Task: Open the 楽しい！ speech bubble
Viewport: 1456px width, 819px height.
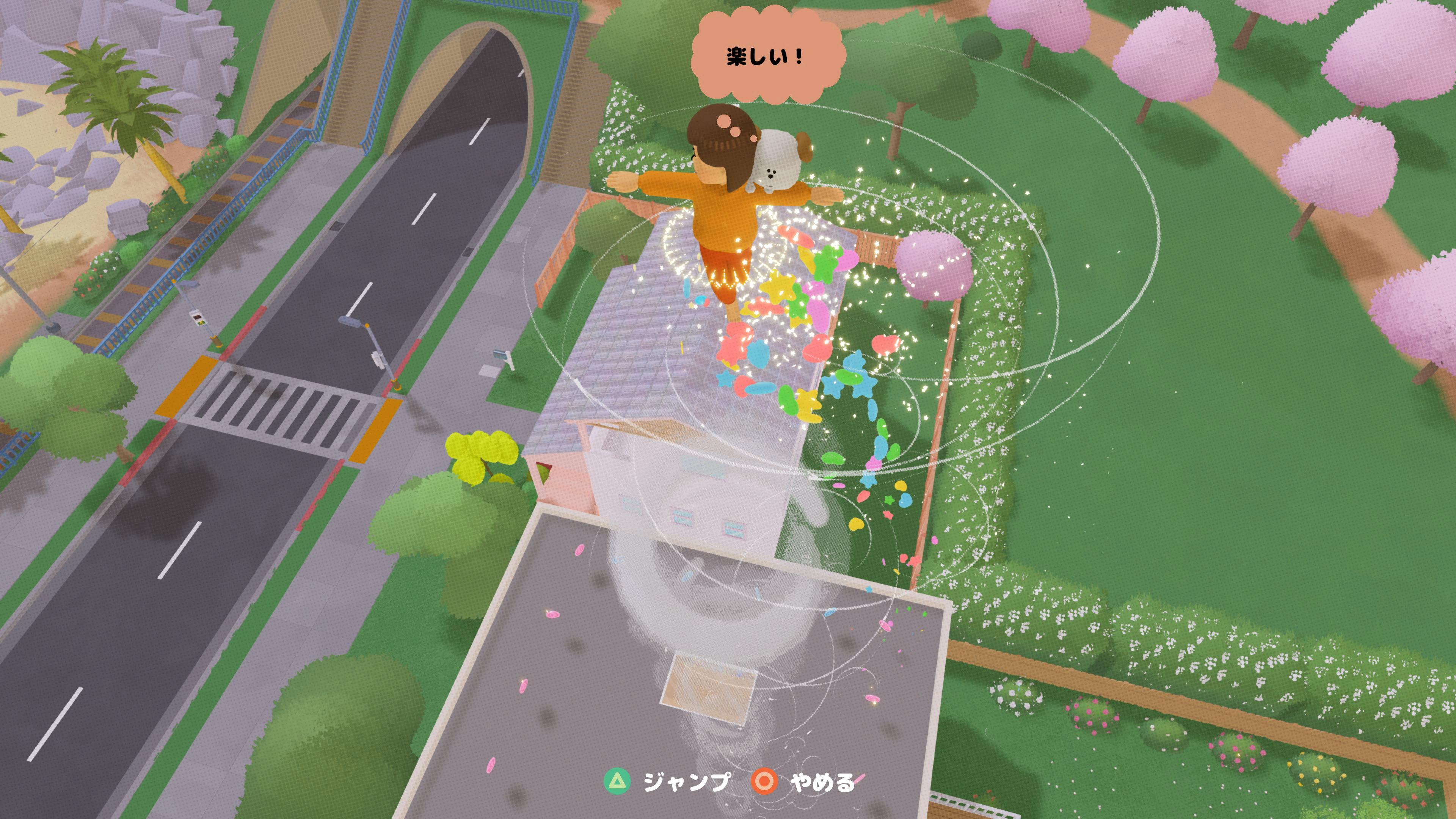Action: (764, 54)
